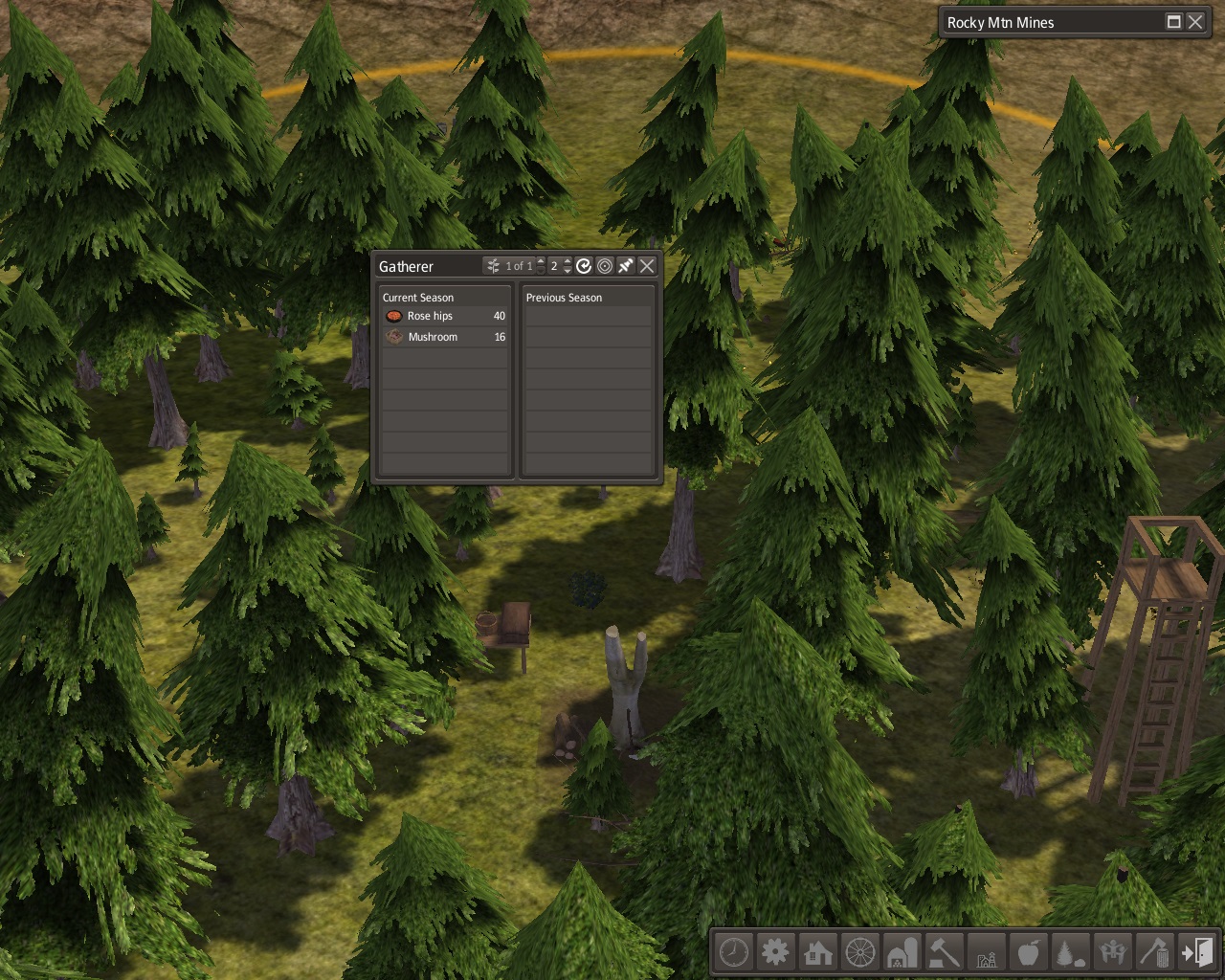Open the barn and silo storage menu
This screenshot has height=980, width=1225.
coord(902,953)
